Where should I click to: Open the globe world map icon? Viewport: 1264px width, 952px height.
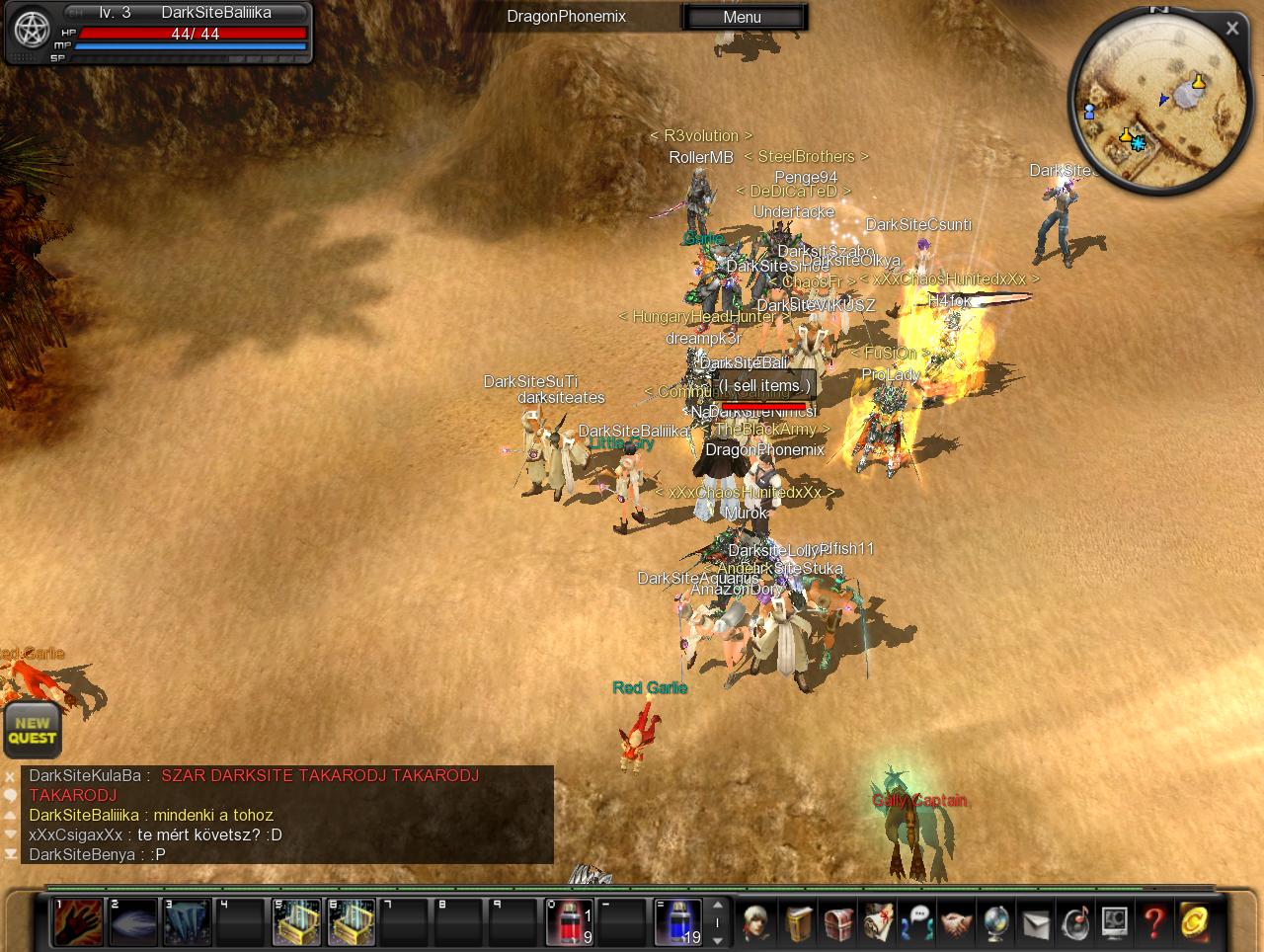coord(995,923)
